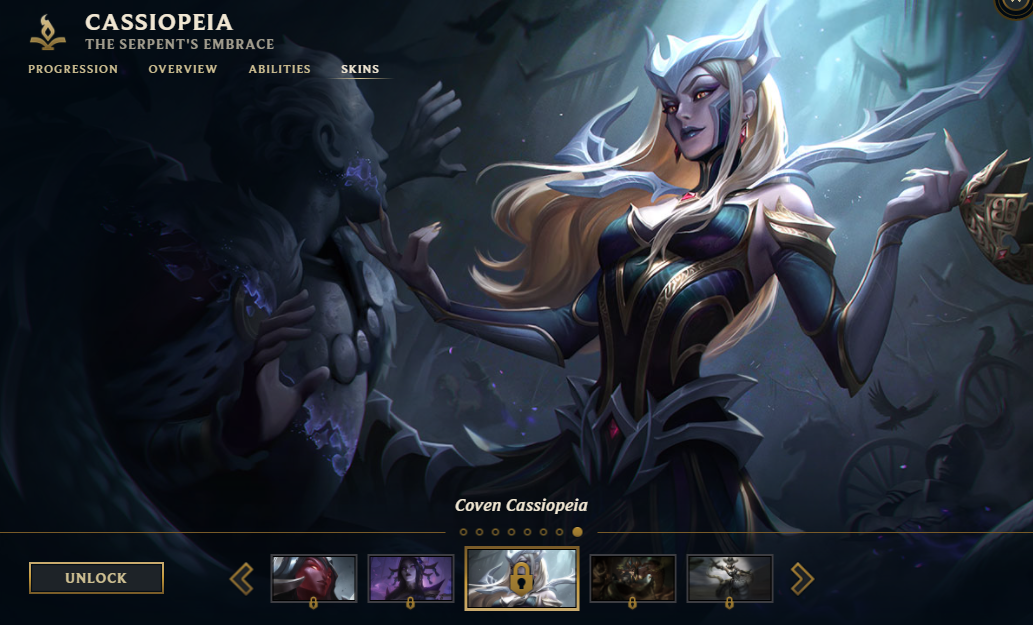Pick the dark brown armored skin thumbnail
Image resolution: width=1033 pixels, height=625 pixels.
[633, 578]
